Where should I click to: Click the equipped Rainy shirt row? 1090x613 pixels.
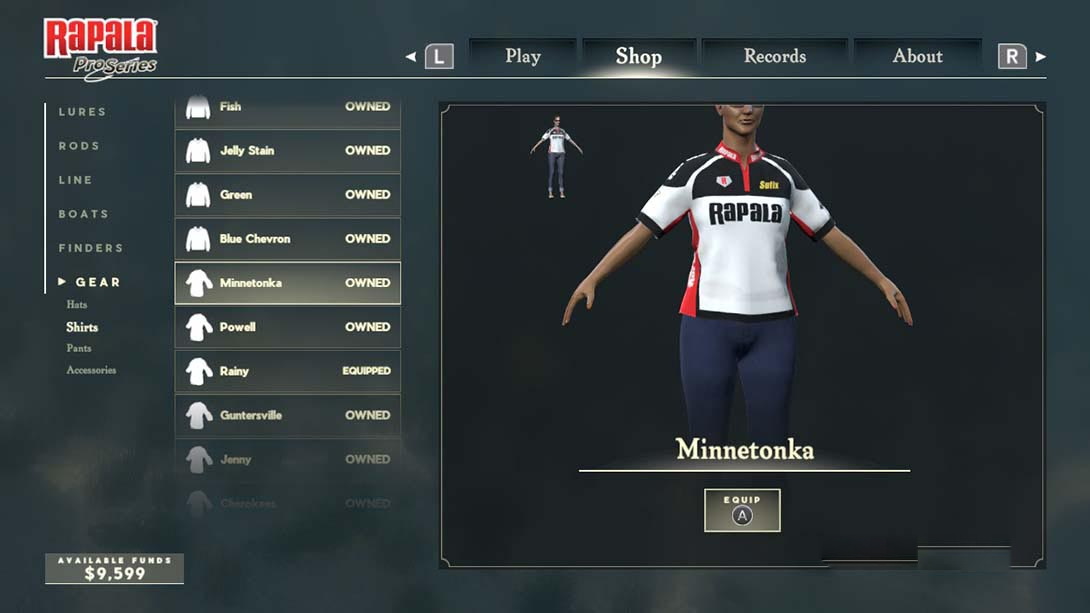click(x=288, y=371)
